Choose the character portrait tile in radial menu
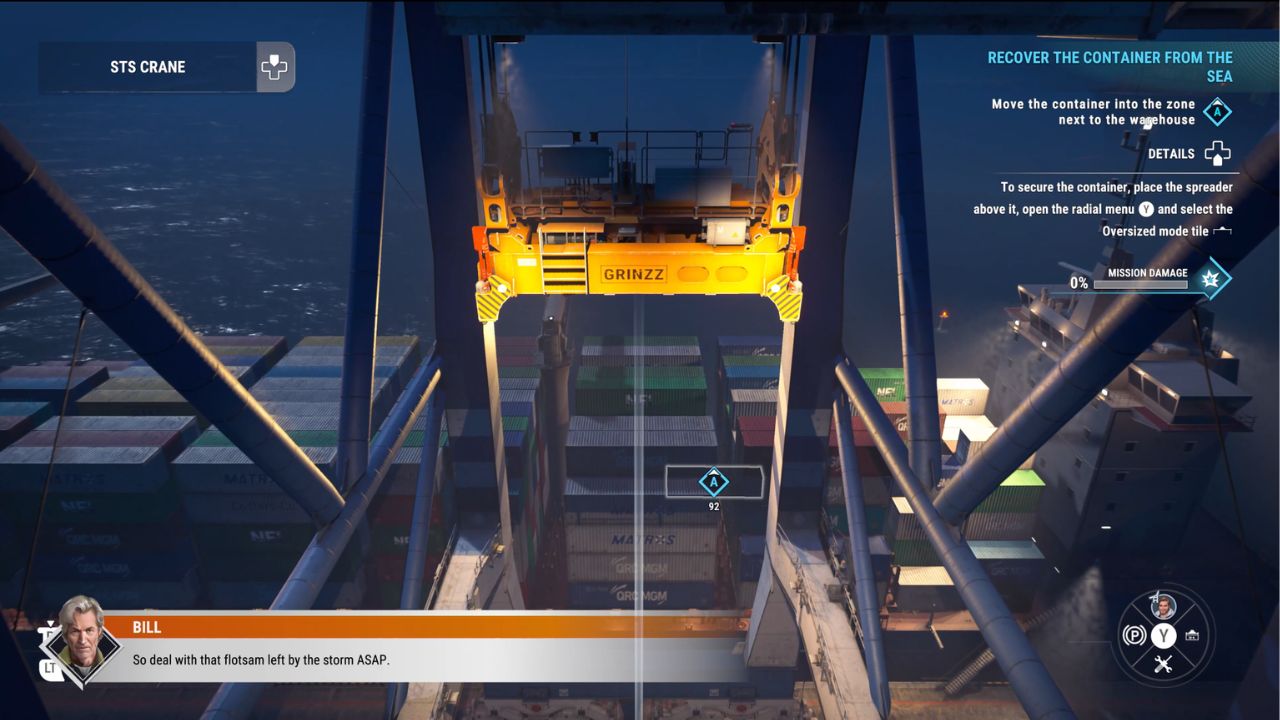 point(1163,606)
